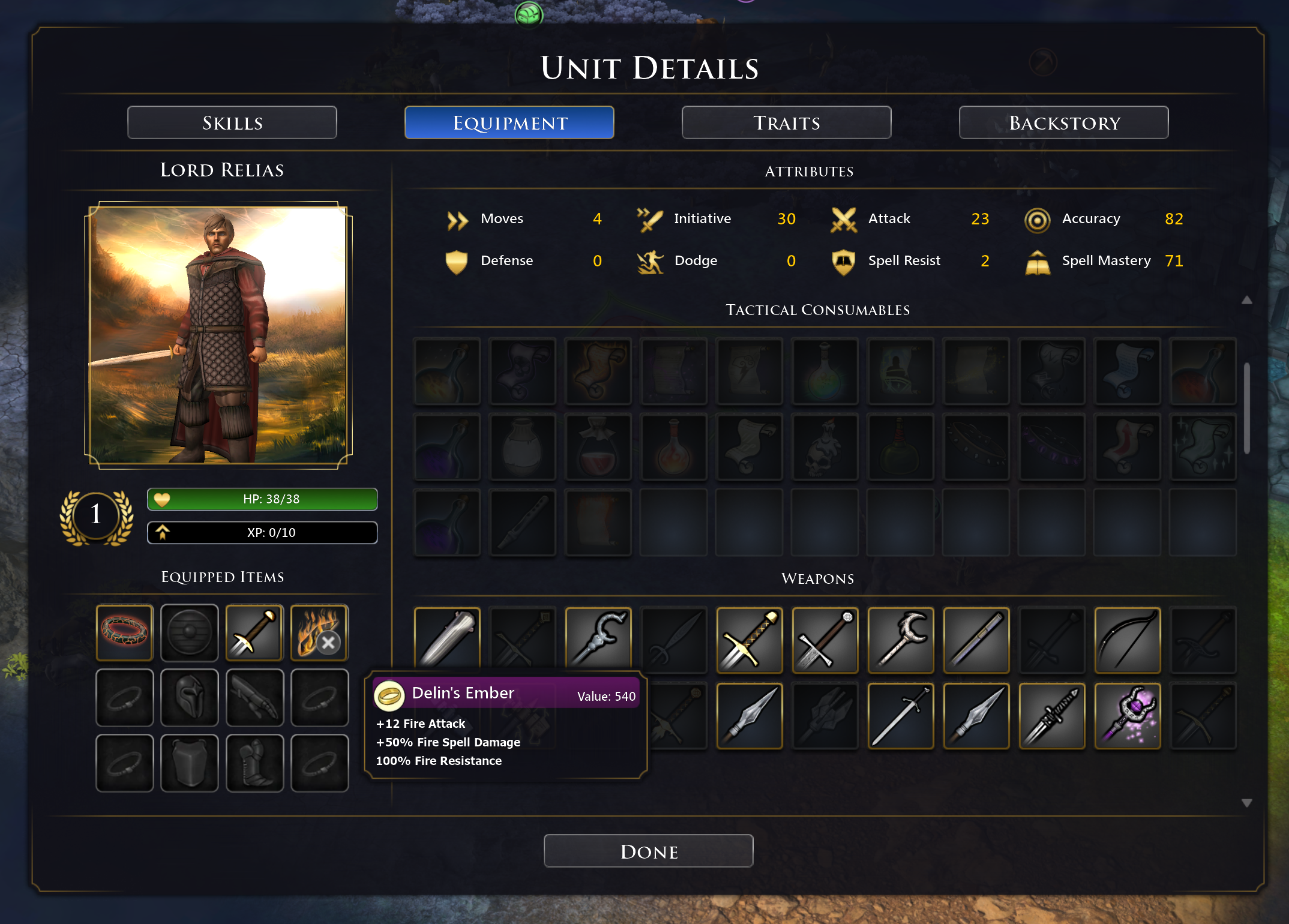Screen dimensions: 1289x924
Task: Open the Traits tab
Action: (787, 123)
